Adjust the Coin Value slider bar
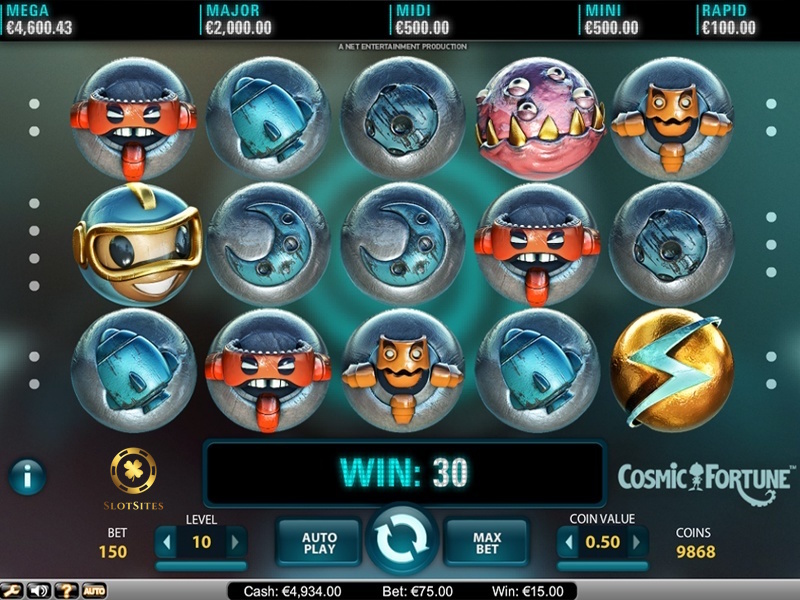800x600 pixels. [603, 566]
